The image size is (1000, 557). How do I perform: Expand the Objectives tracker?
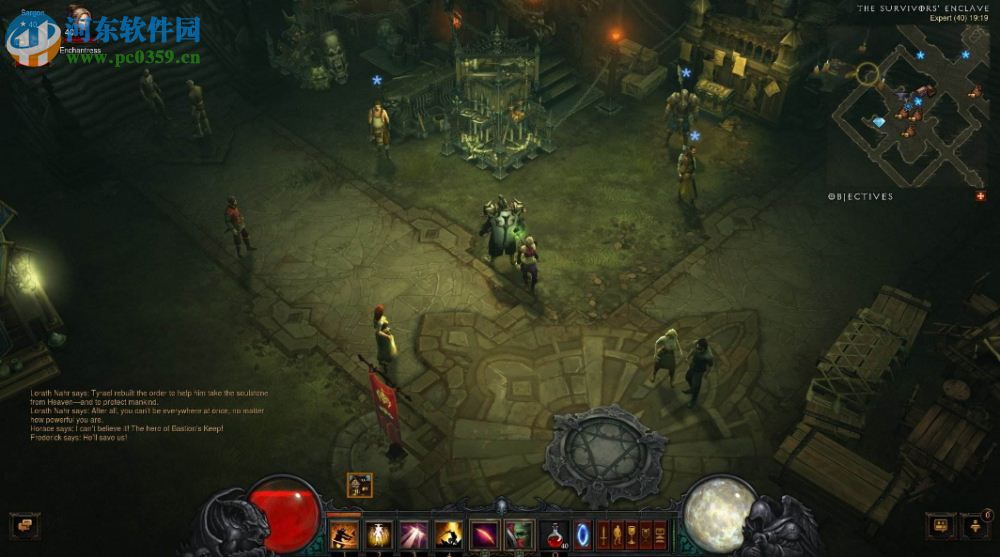click(x=861, y=197)
